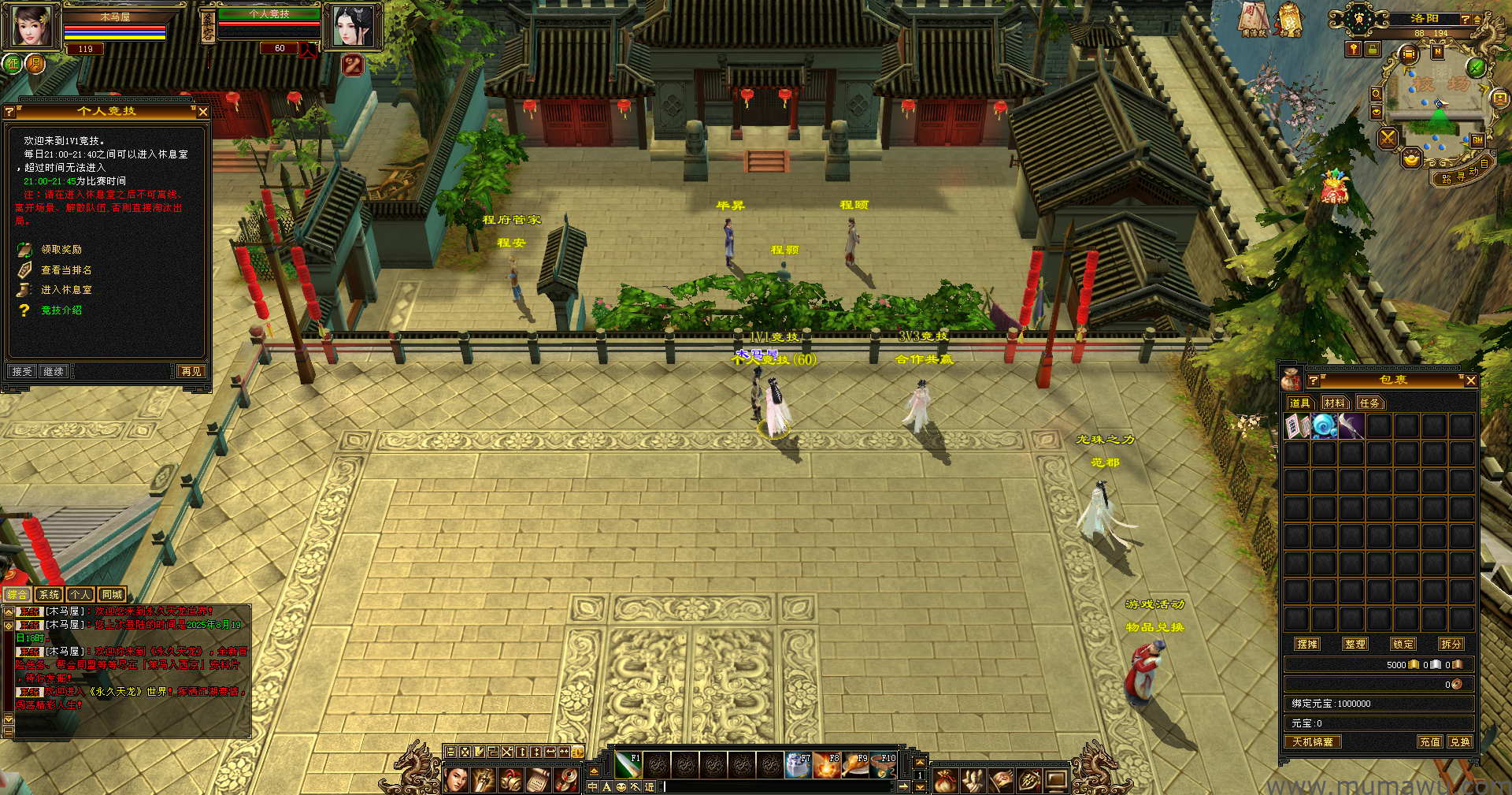
Task: Open the 周活跃 weekly activity icon
Action: tap(1254, 20)
